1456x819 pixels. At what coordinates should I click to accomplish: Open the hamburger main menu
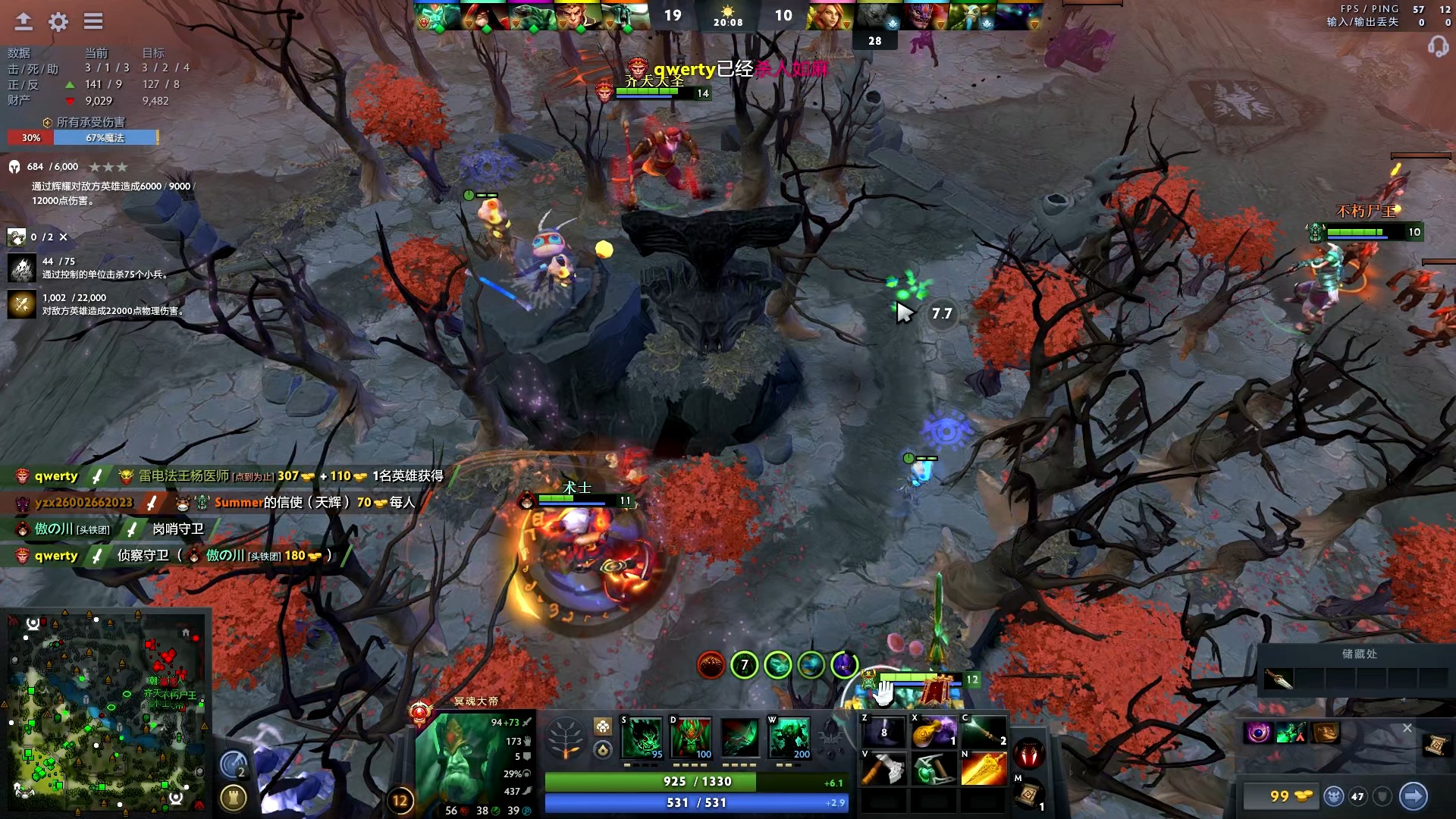93,21
